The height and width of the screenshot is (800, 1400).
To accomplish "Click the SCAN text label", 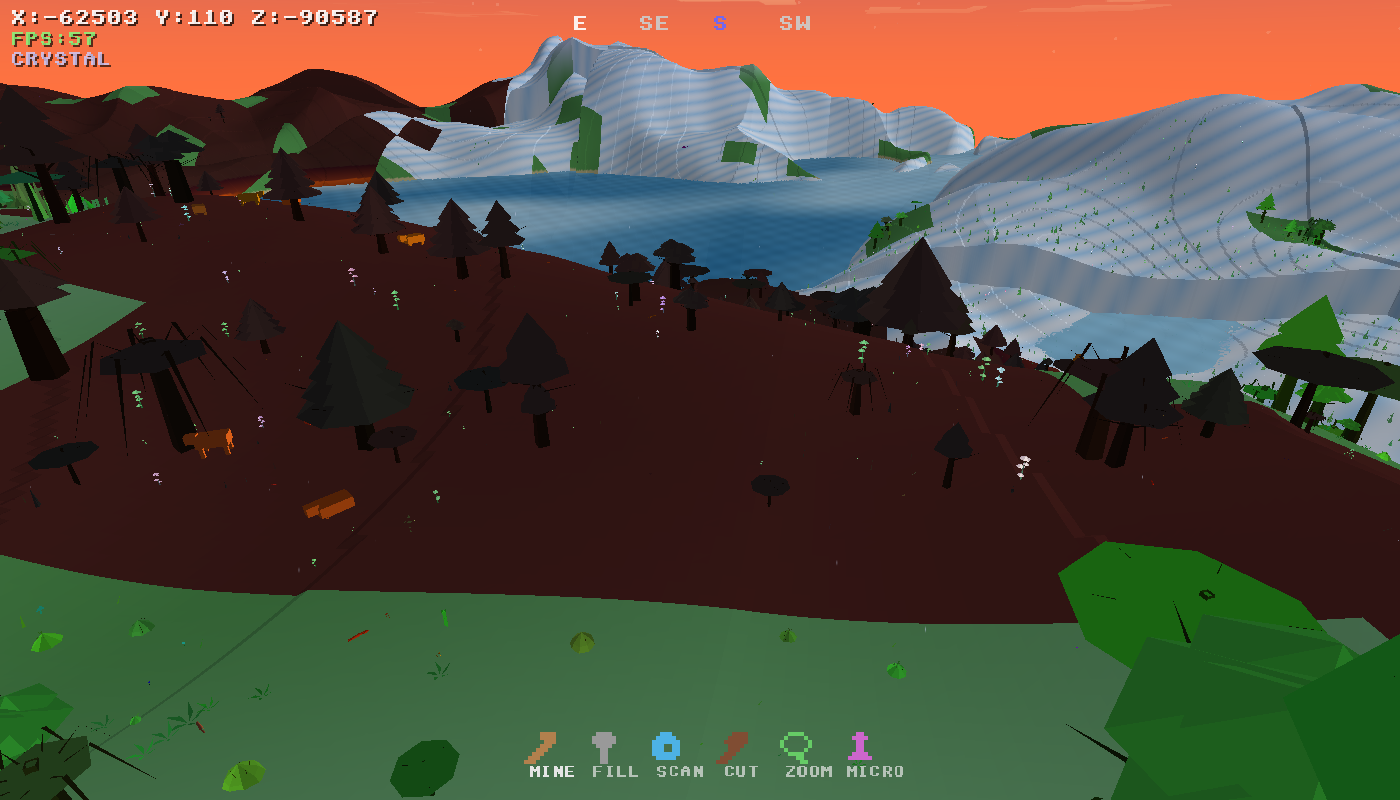I will (679, 772).
